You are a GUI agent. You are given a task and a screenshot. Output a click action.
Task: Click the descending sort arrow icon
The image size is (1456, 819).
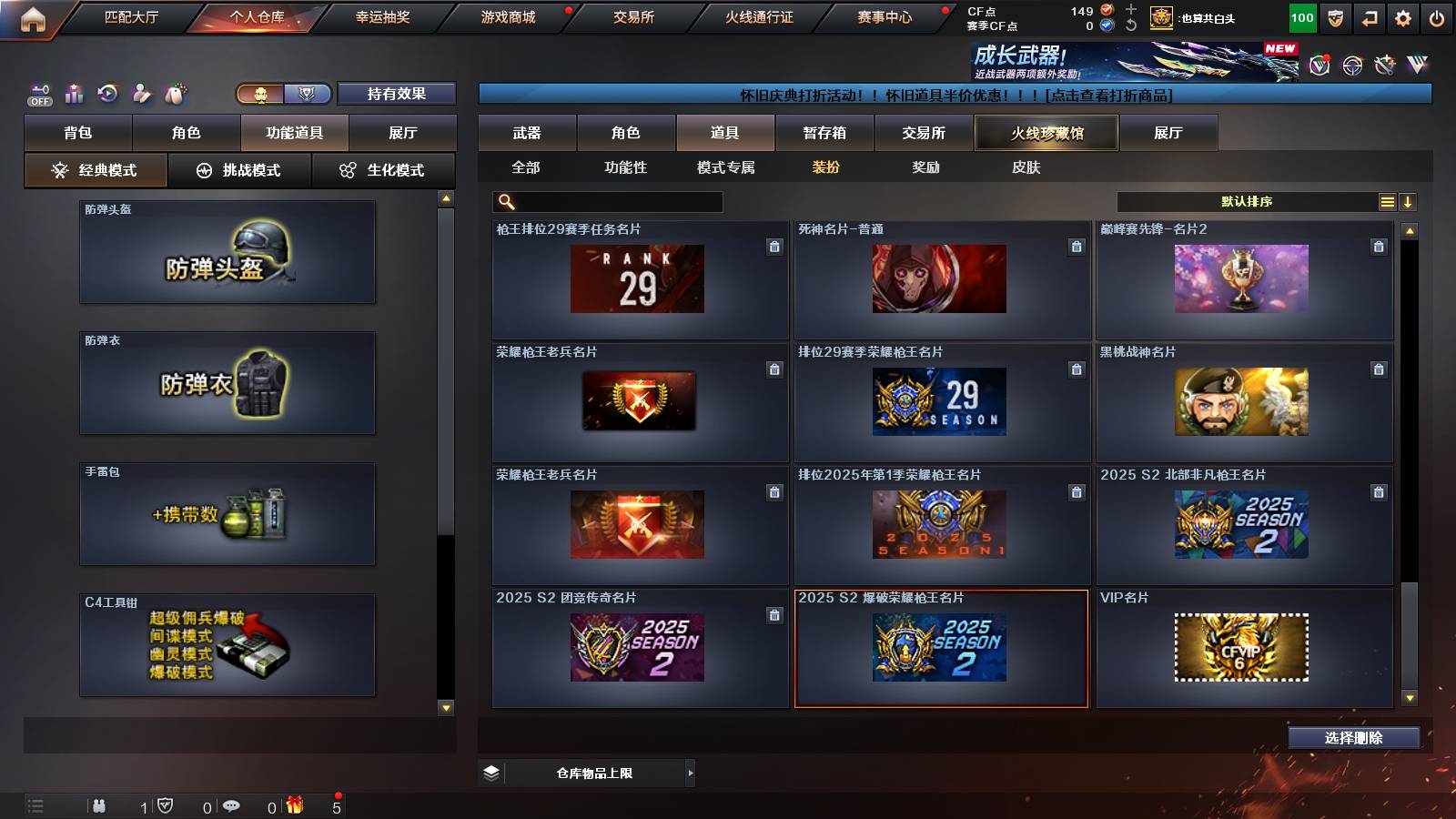click(x=1410, y=201)
